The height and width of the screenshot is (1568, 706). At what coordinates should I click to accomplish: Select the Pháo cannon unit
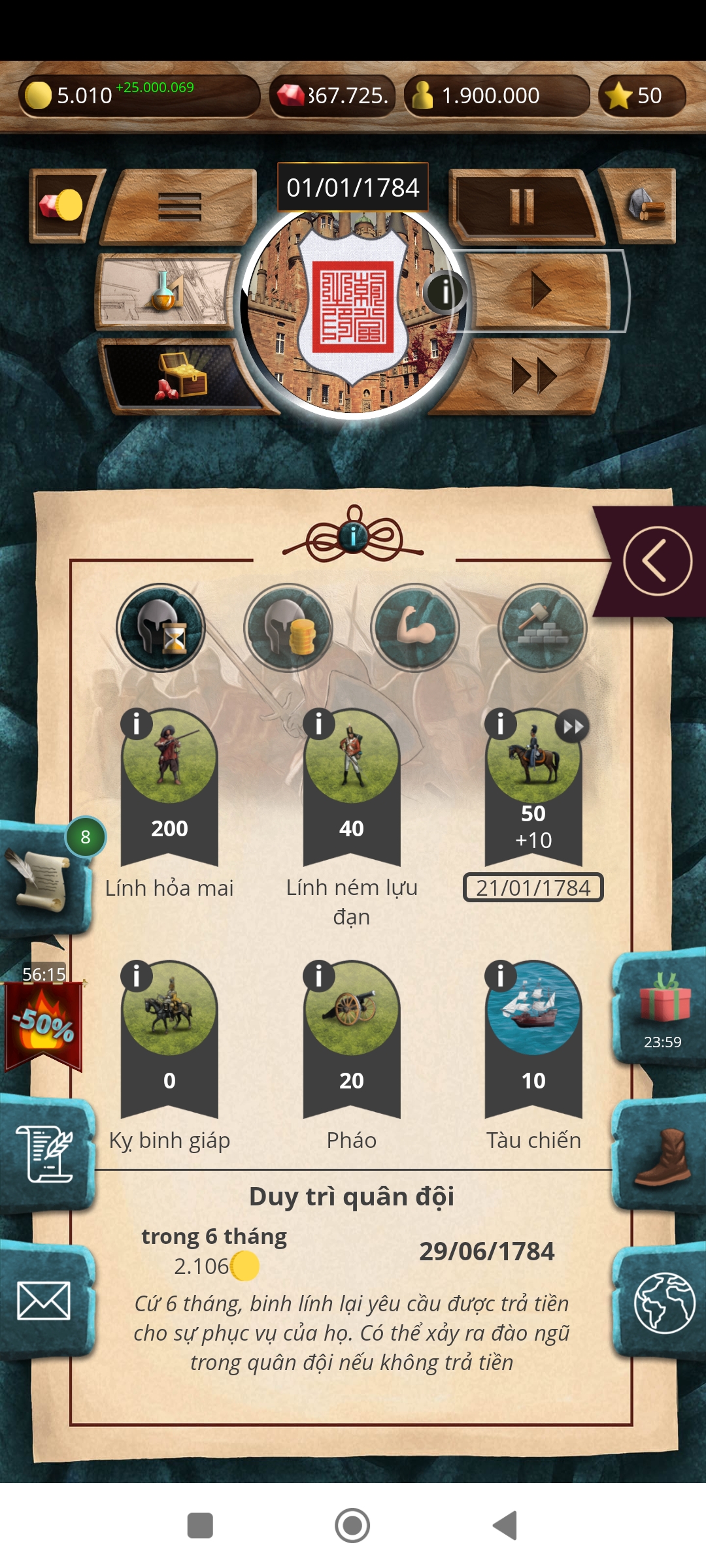click(352, 1009)
